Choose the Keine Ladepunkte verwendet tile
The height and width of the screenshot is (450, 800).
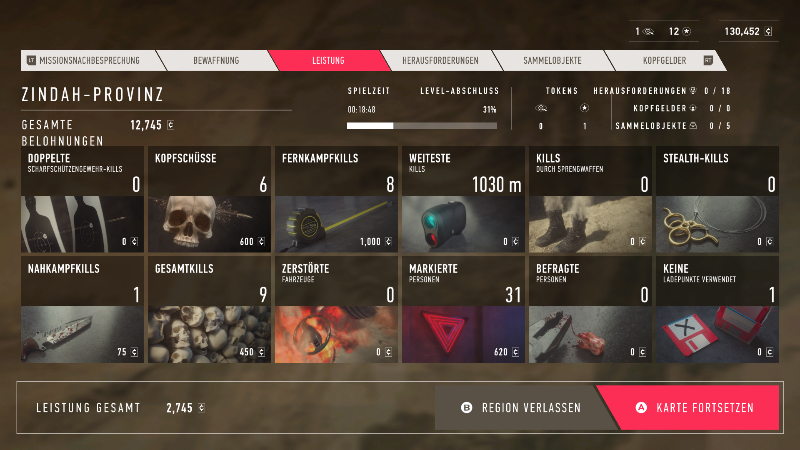pyautogui.click(x=717, y=309)
